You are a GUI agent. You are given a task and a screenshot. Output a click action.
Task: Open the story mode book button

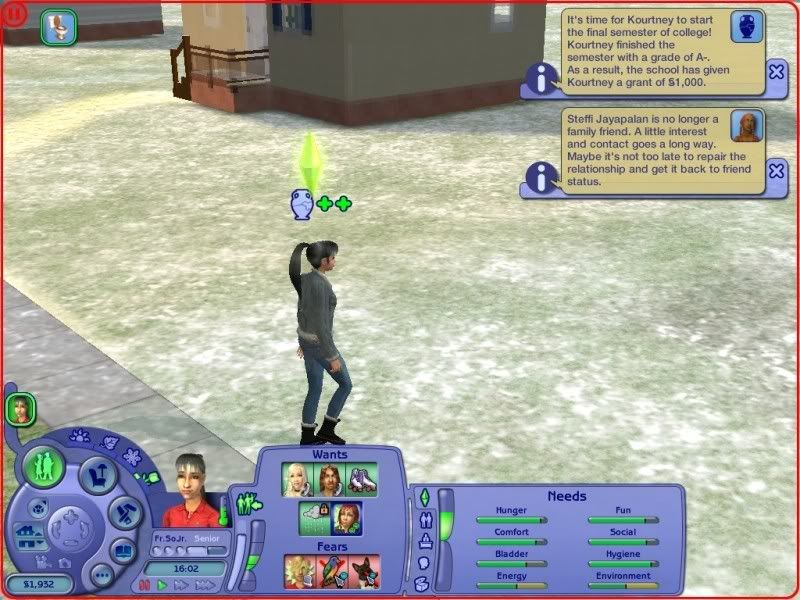tap(124, 551)
